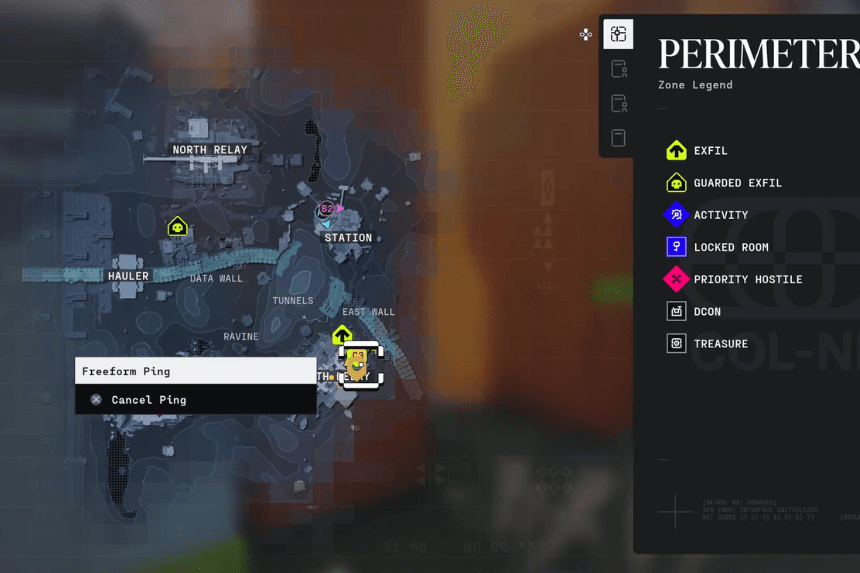Select the Zone Legend tab icon
This screenshot has height=573, width=860.
tap(618, 35)
